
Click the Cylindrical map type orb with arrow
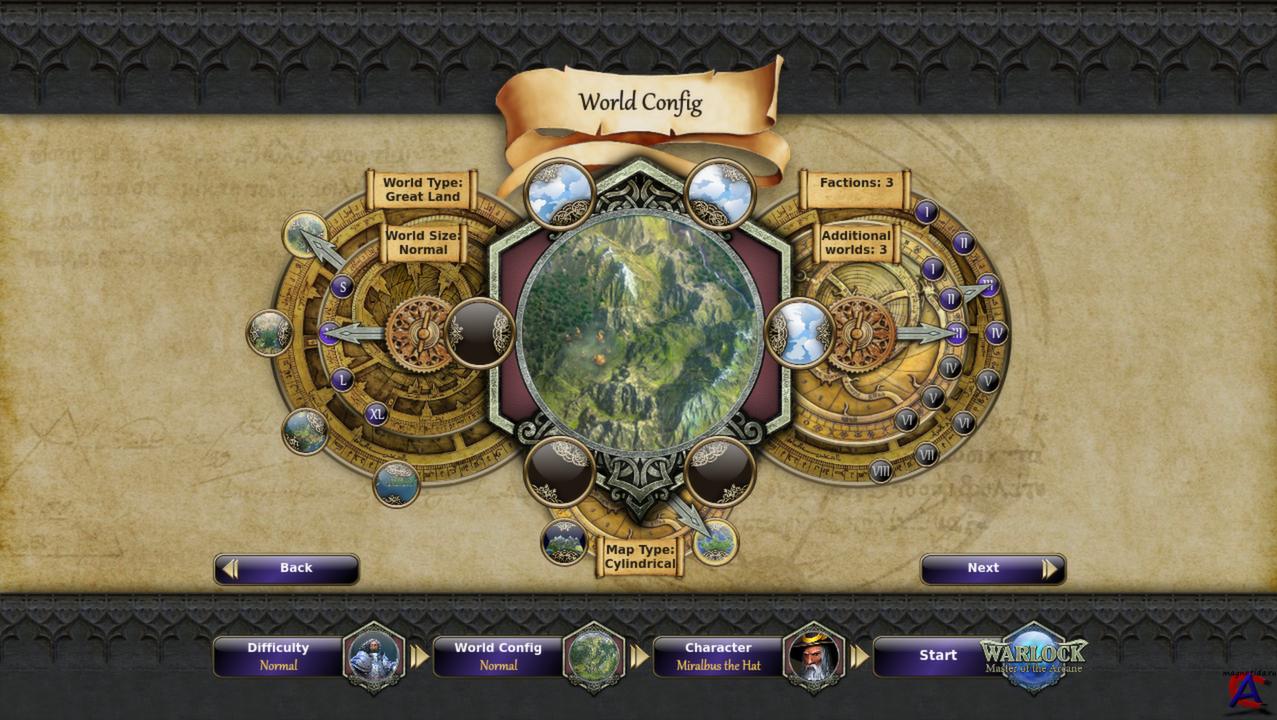pyautogui.click(x=716, y=541)
